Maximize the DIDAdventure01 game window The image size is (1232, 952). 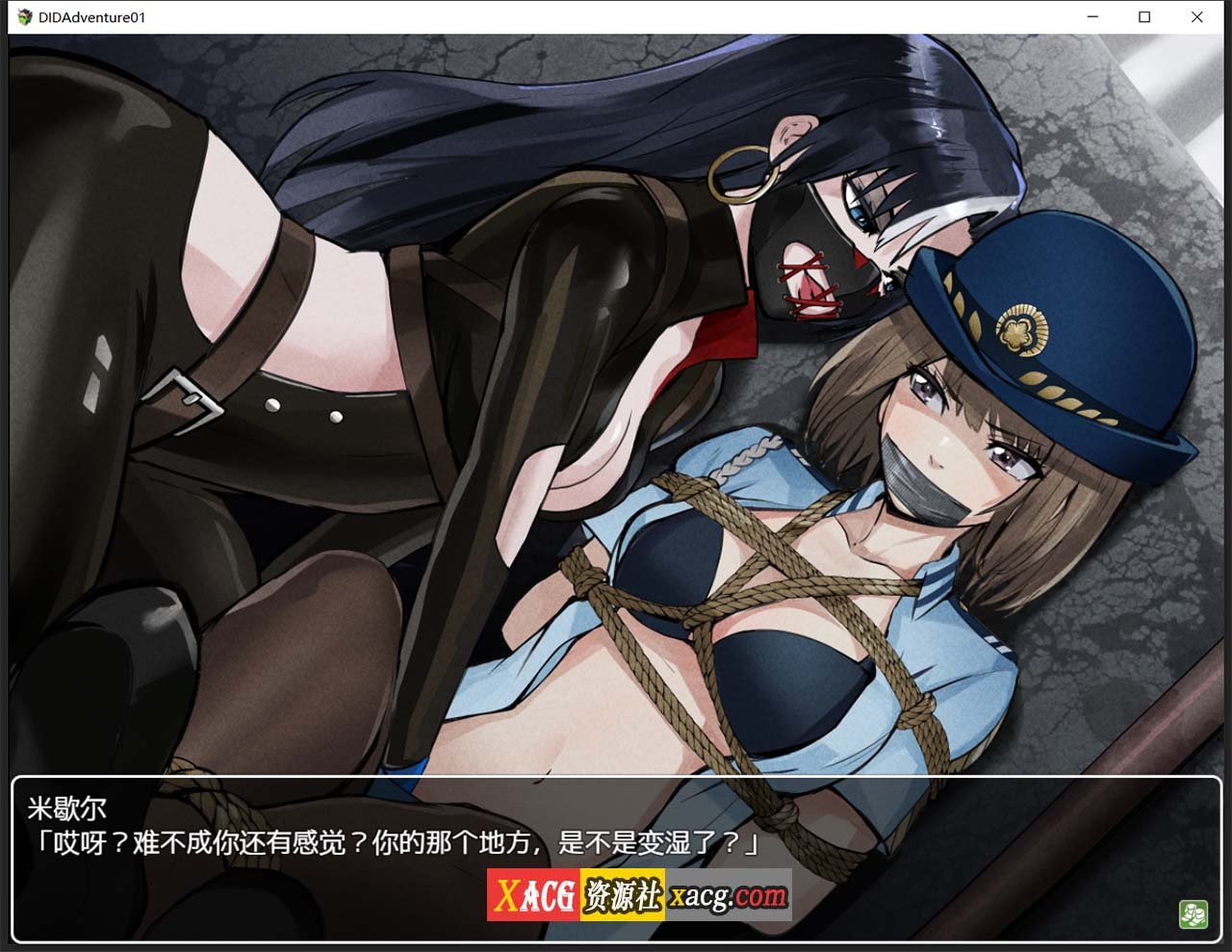[x=1144, y=16]
